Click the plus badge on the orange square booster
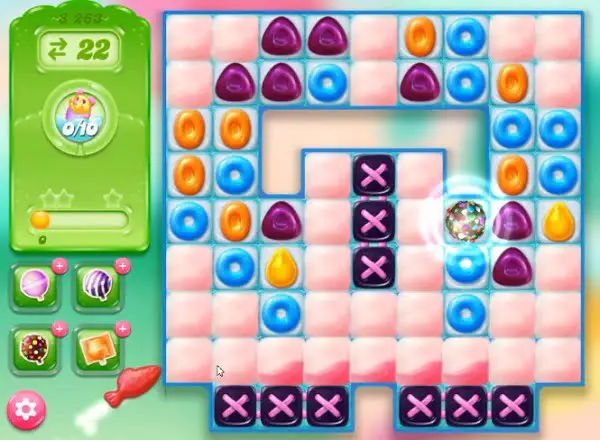Viewport: 600px width, 440px height. coord(122,327)
